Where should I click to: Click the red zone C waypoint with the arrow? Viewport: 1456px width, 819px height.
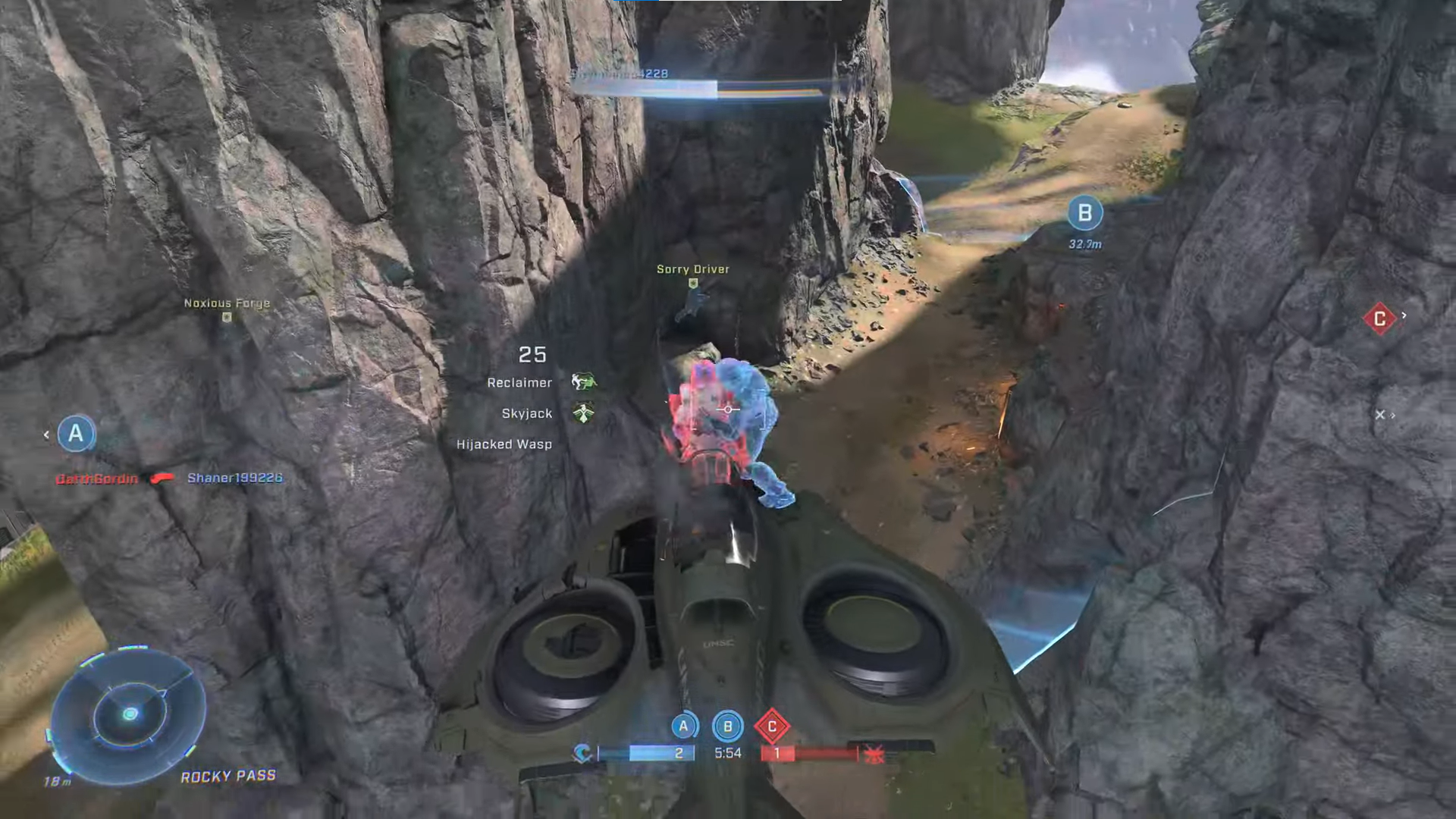(1379, 318)
